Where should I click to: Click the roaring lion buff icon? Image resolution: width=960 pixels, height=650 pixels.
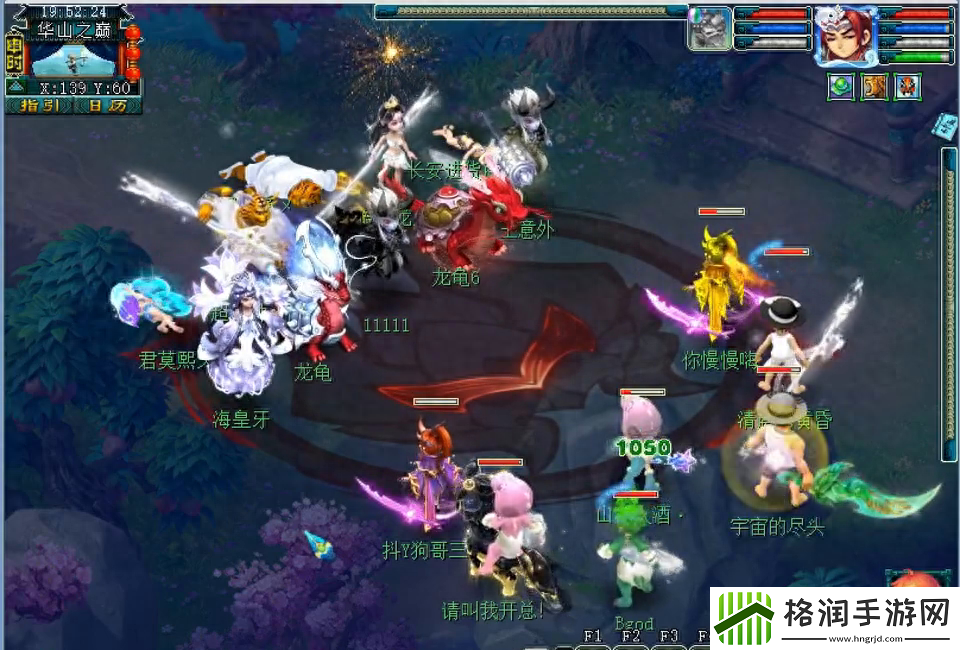click(875, 87)
